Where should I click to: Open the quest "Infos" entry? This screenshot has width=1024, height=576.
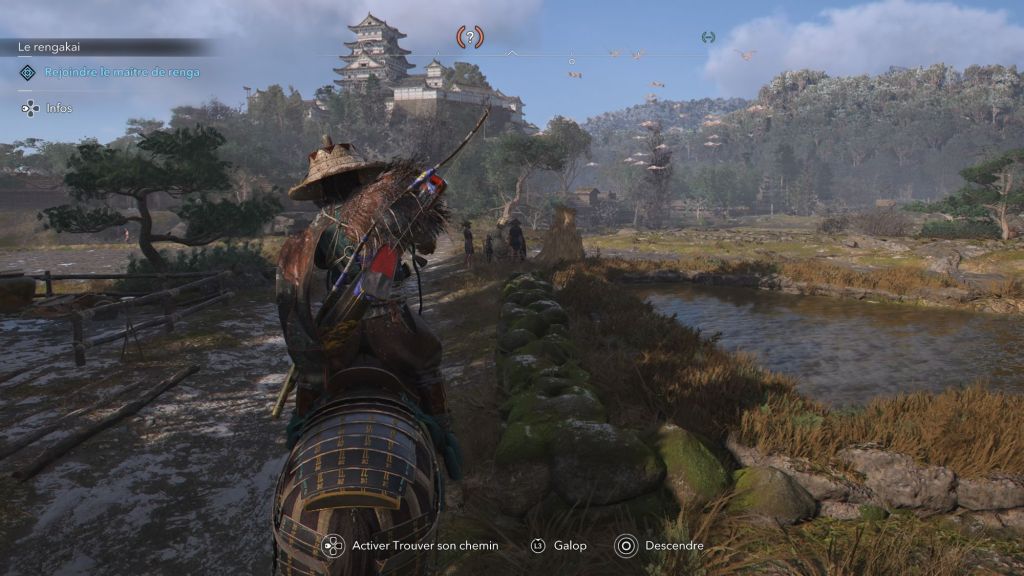[58, 108]
